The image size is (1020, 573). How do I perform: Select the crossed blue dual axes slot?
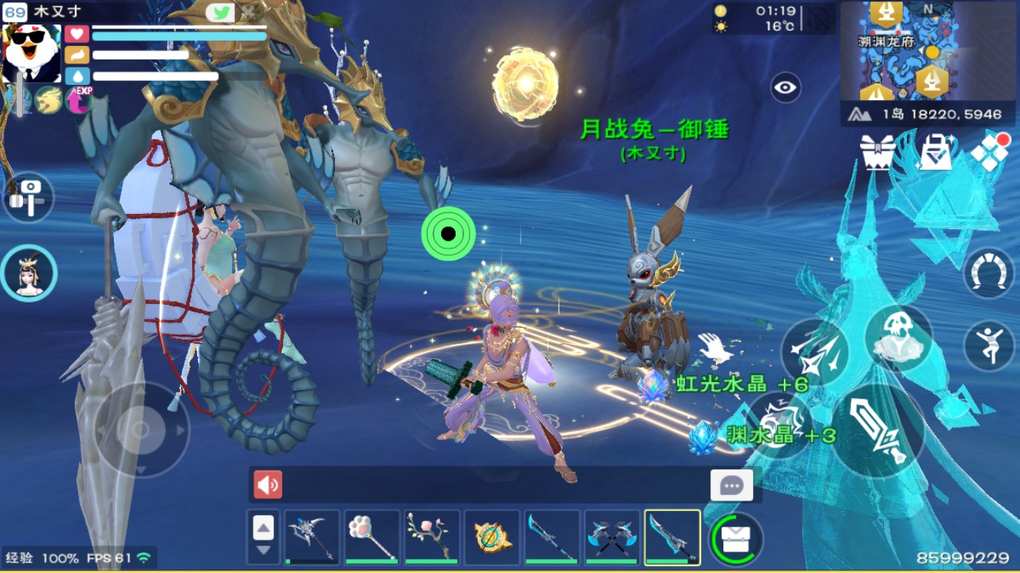click(x=612, y=537)
